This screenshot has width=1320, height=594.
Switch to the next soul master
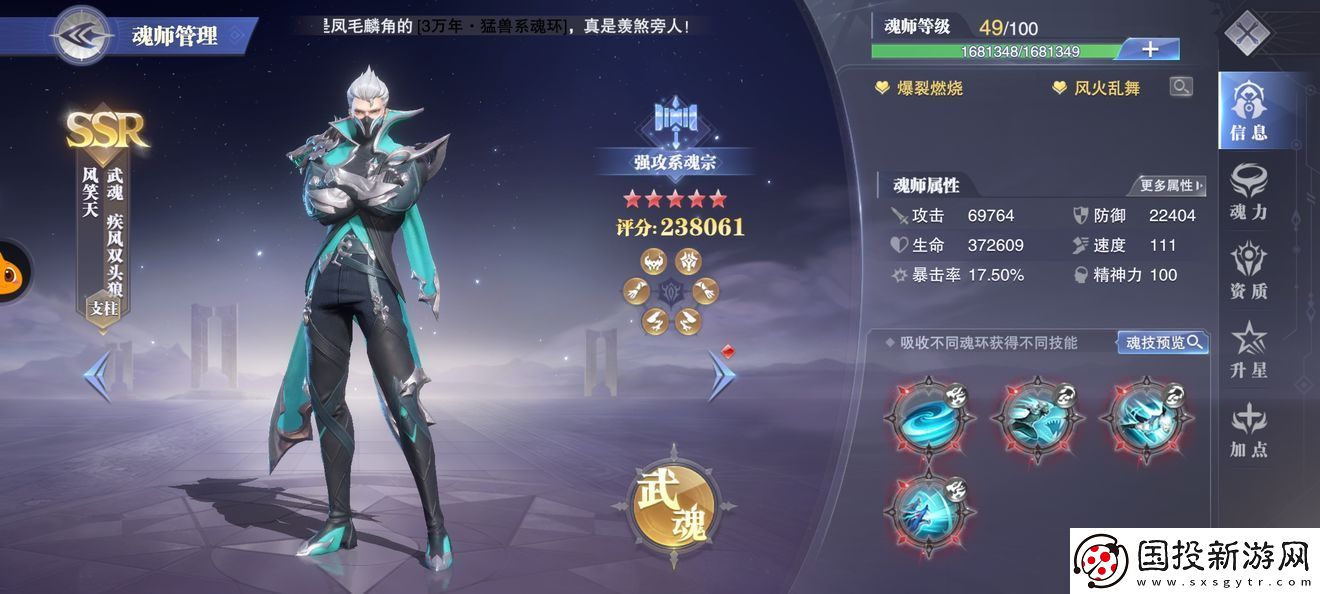(x=721, y=375)
